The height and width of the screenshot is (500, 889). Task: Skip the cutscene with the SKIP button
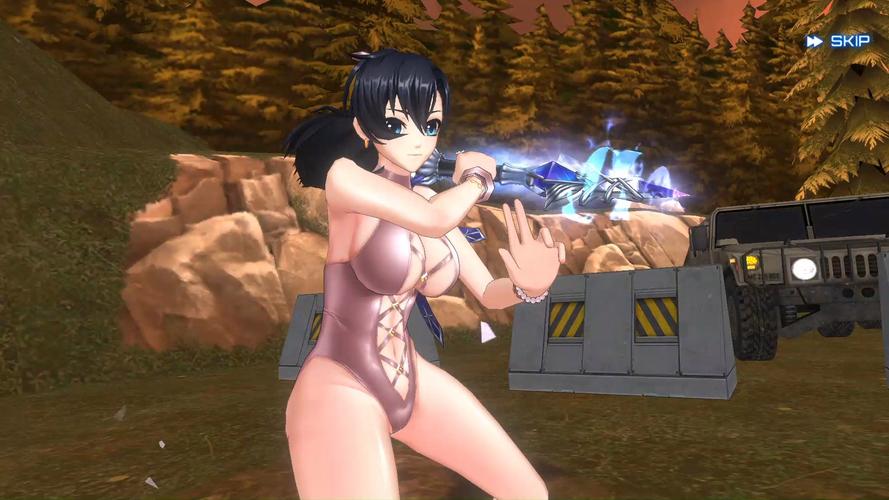839,41
